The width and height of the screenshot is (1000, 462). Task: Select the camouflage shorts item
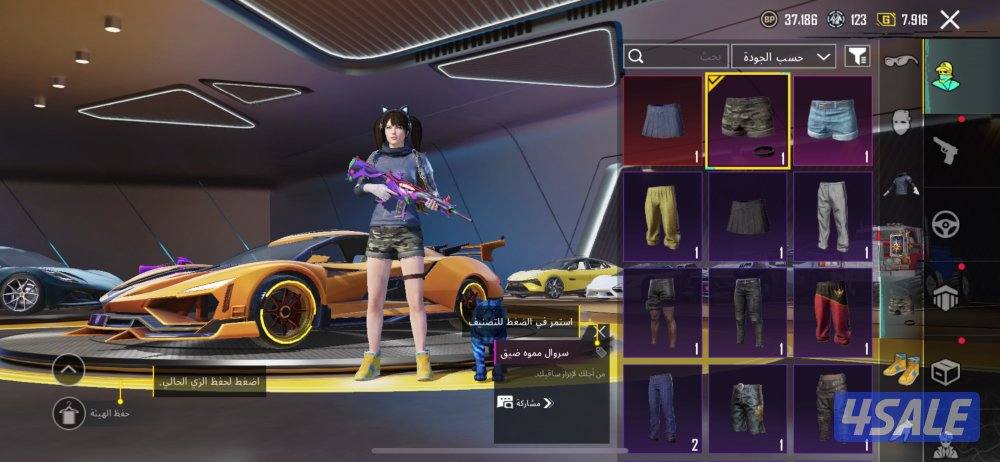(748, 120)
